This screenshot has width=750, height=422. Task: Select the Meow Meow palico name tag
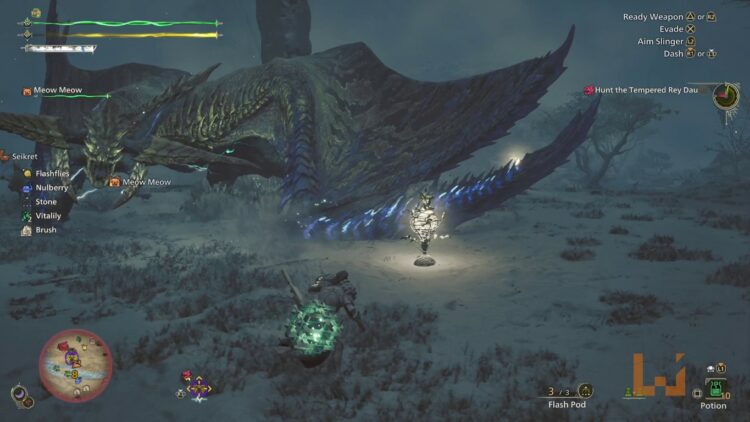[57, 91]
